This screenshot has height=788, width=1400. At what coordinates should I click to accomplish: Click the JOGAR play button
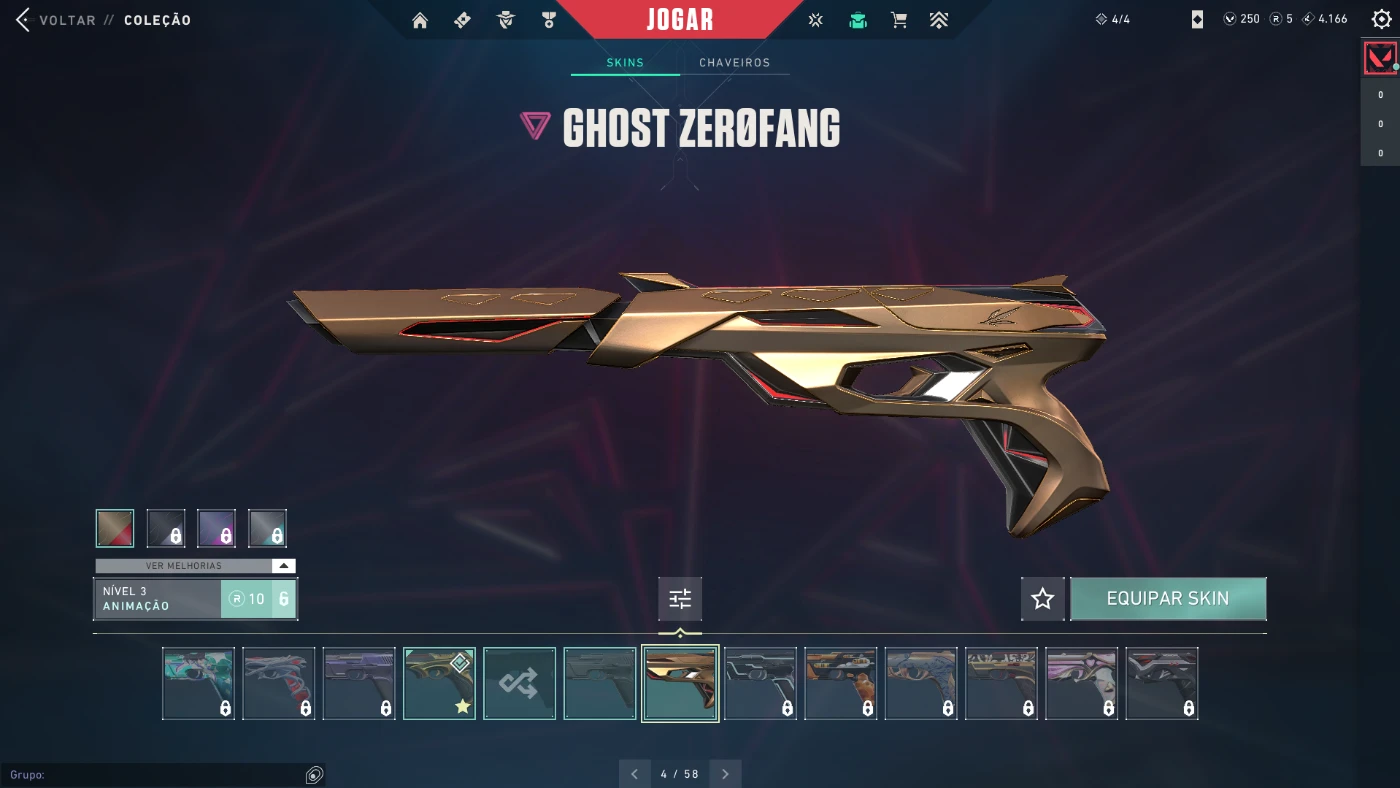(x=680, y=20)
